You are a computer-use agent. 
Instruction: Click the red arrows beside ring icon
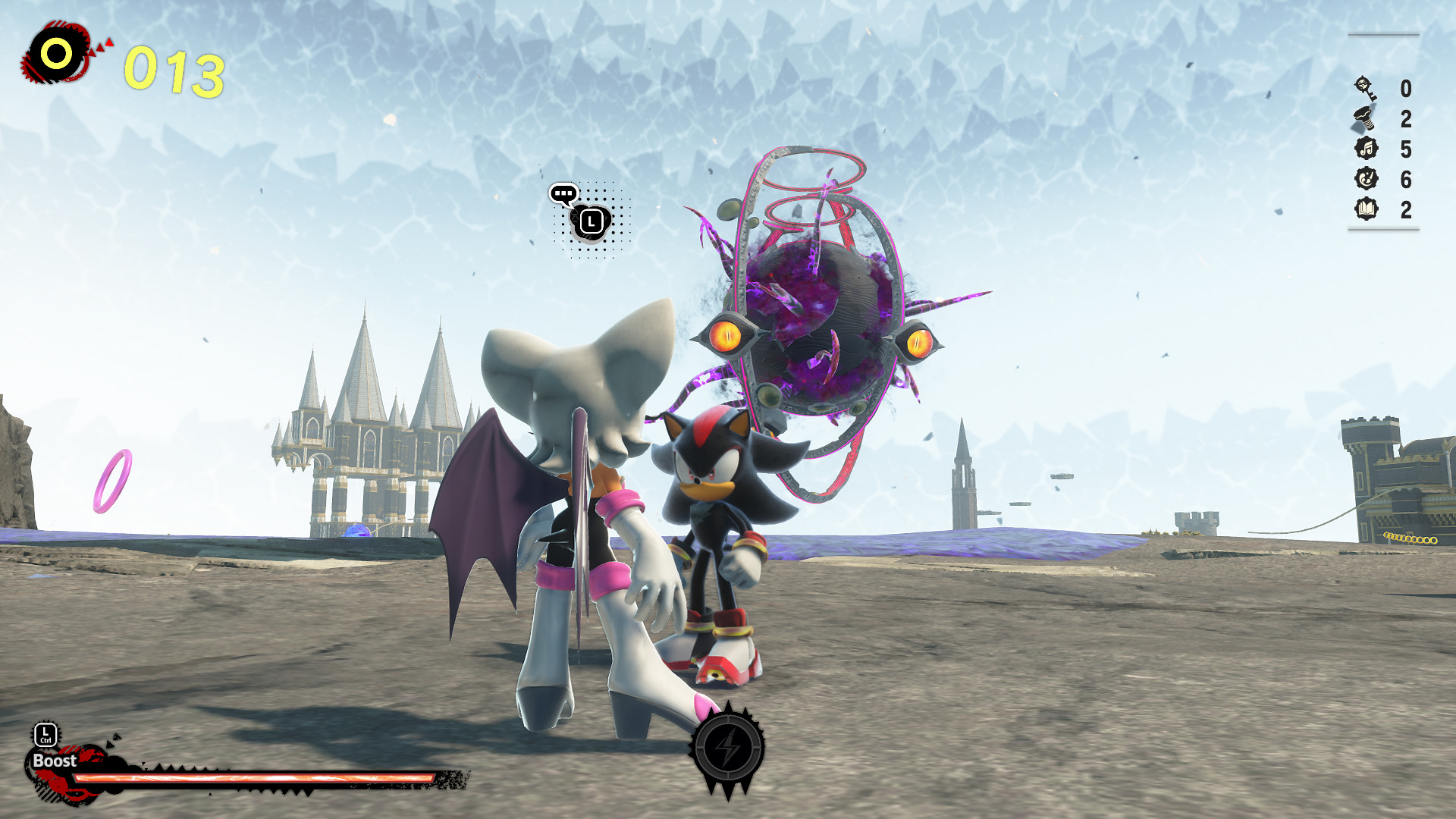[x=101, y=47]
